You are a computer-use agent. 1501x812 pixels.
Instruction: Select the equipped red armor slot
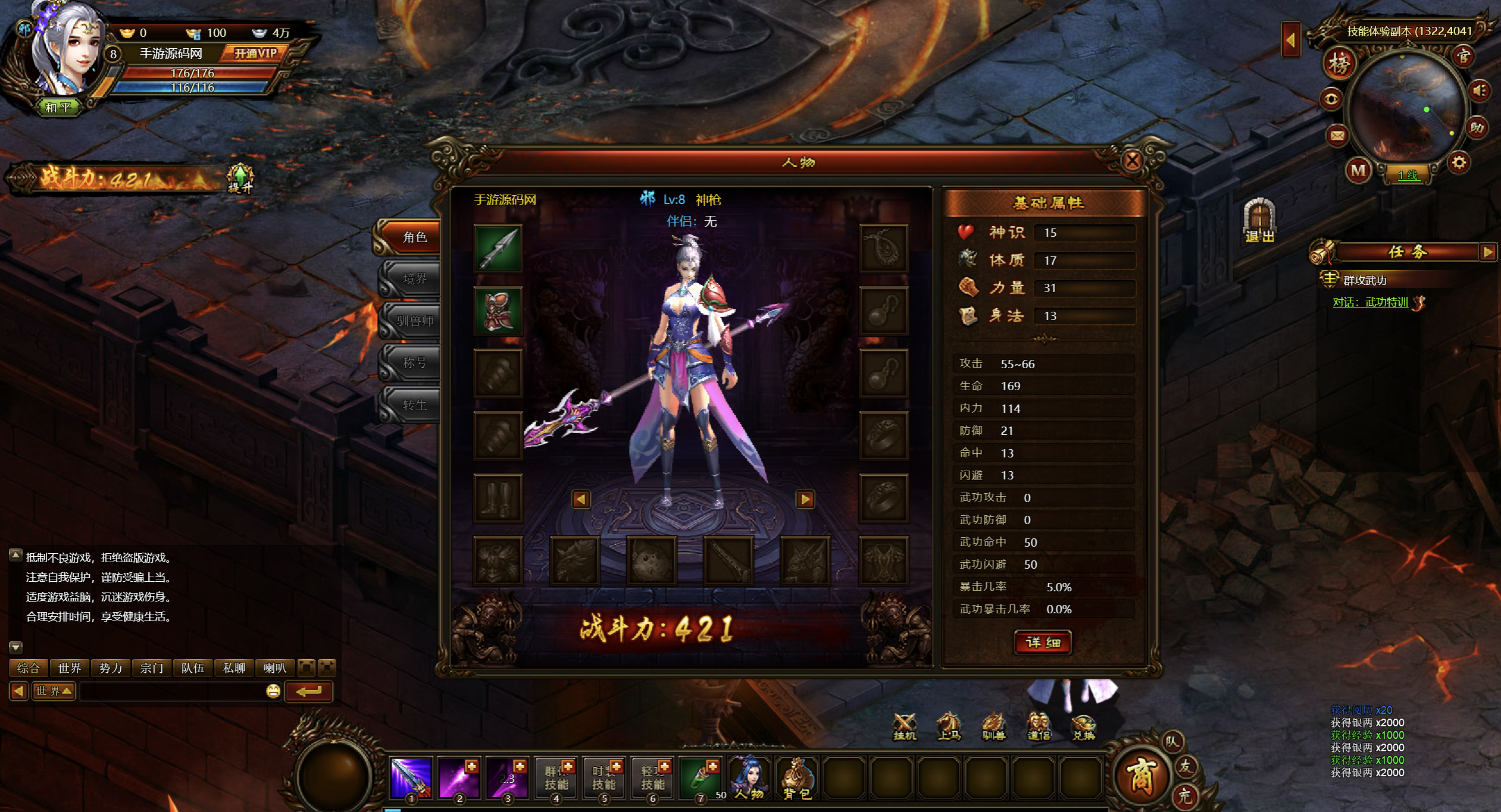coord(498,311)
